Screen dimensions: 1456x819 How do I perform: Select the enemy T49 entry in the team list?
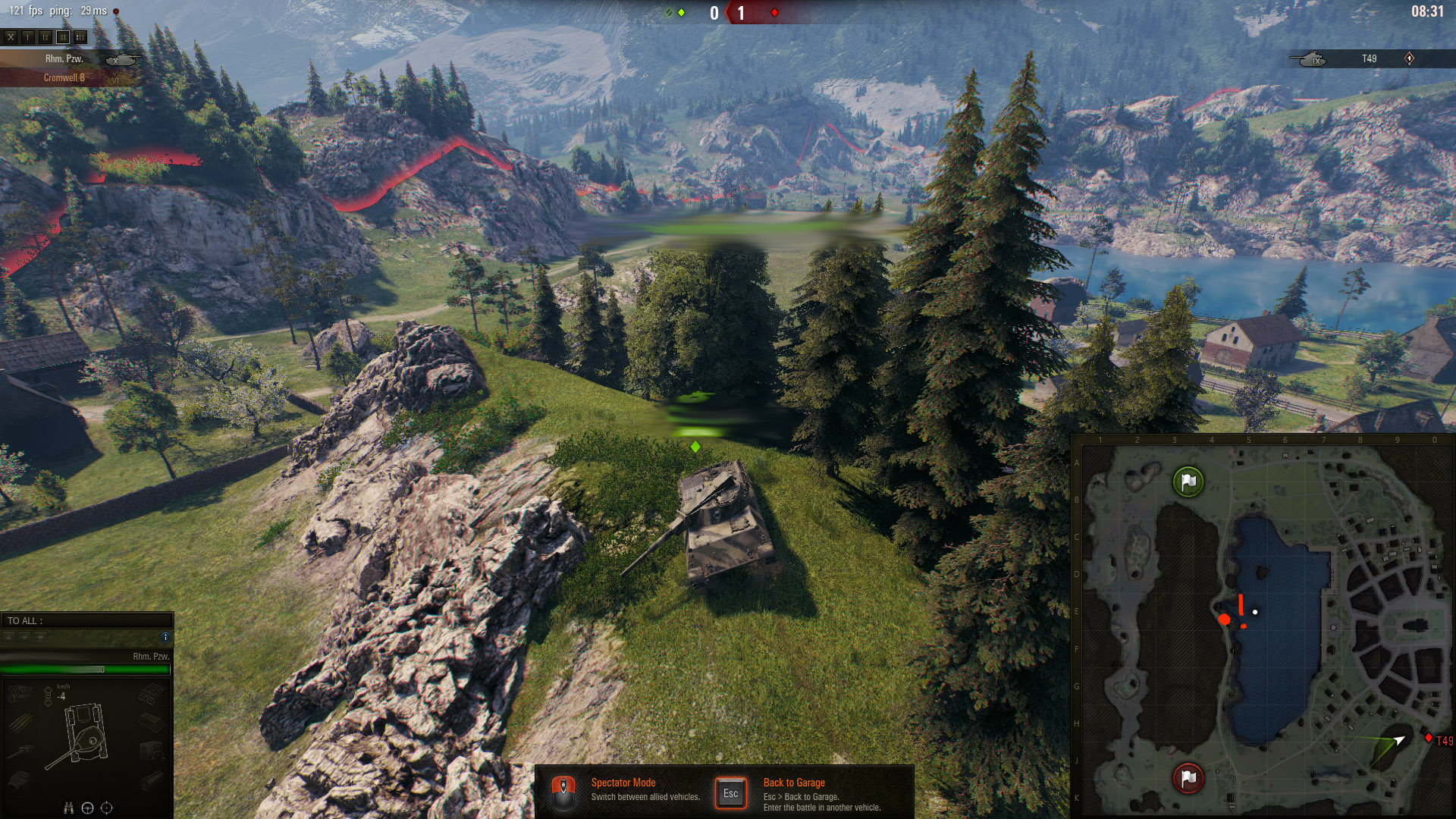[x=1369, y=58]
